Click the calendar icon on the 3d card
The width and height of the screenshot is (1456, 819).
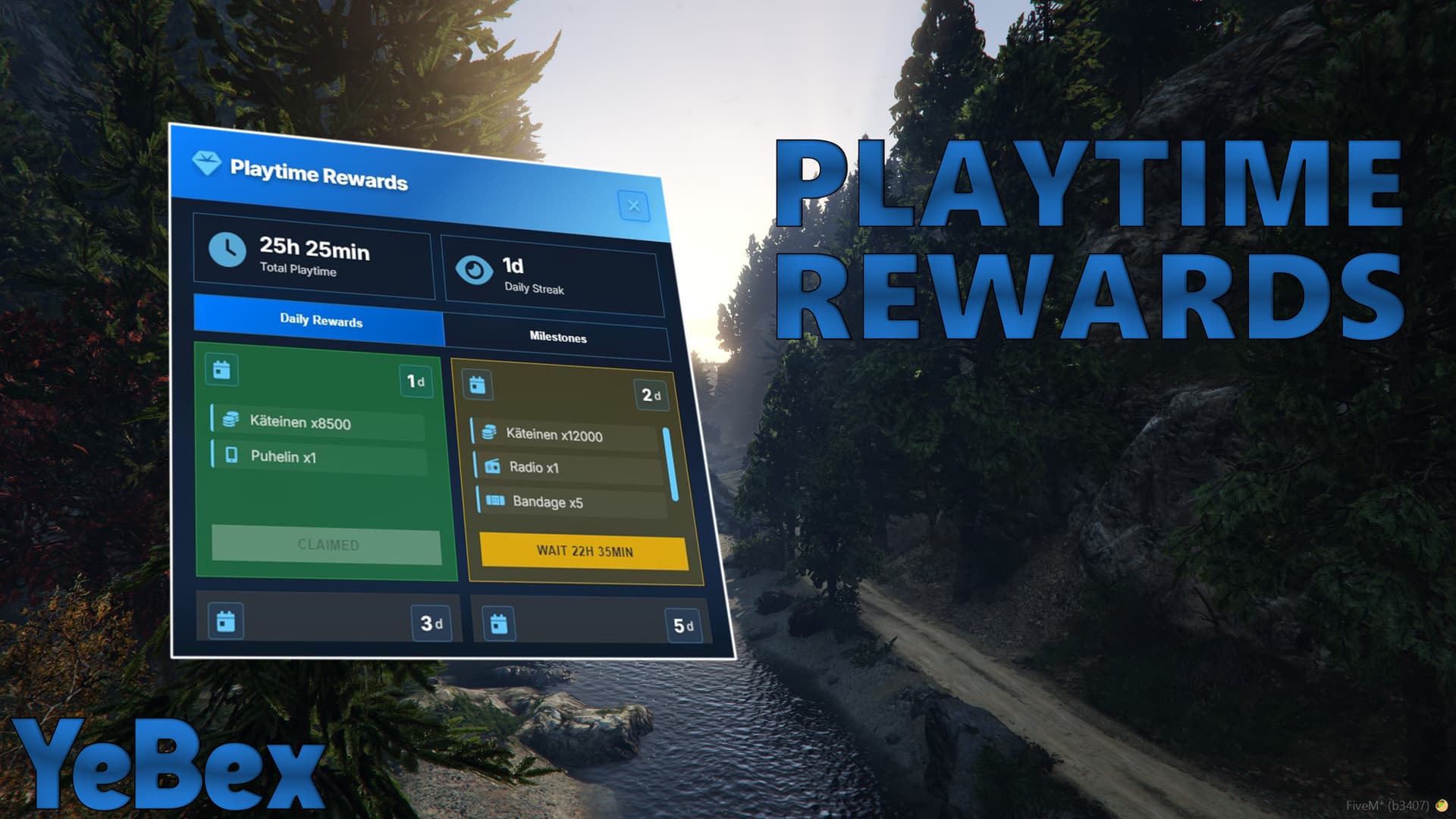[x=224, y=620]
